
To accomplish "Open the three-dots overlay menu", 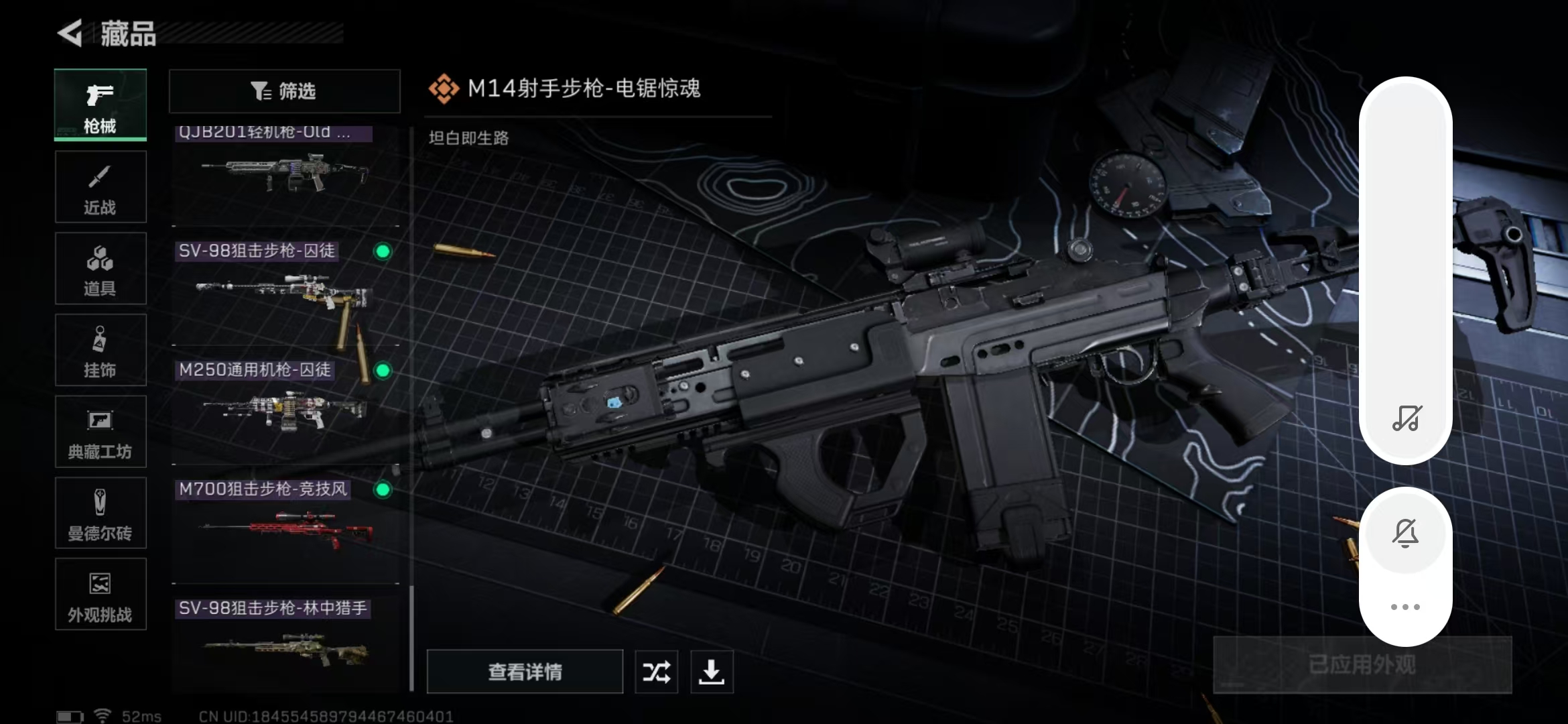I will pos(1405,607).
